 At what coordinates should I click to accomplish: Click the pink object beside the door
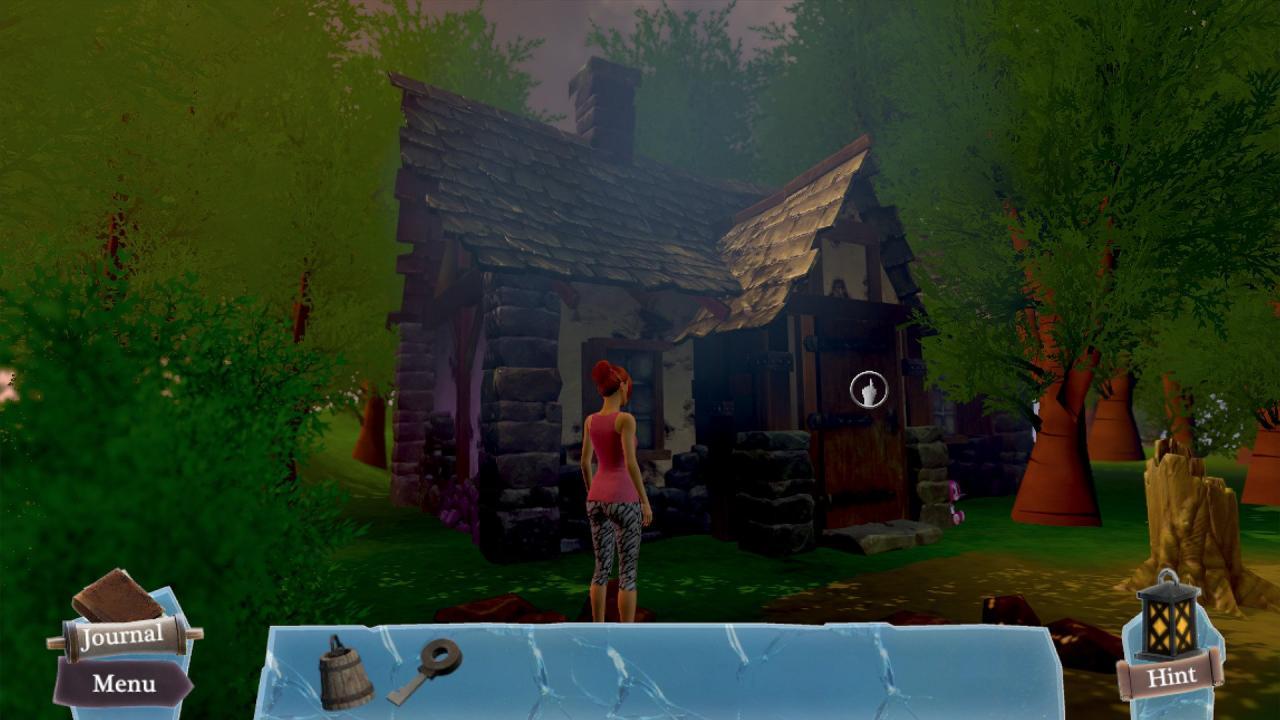(x=952, y=492)
